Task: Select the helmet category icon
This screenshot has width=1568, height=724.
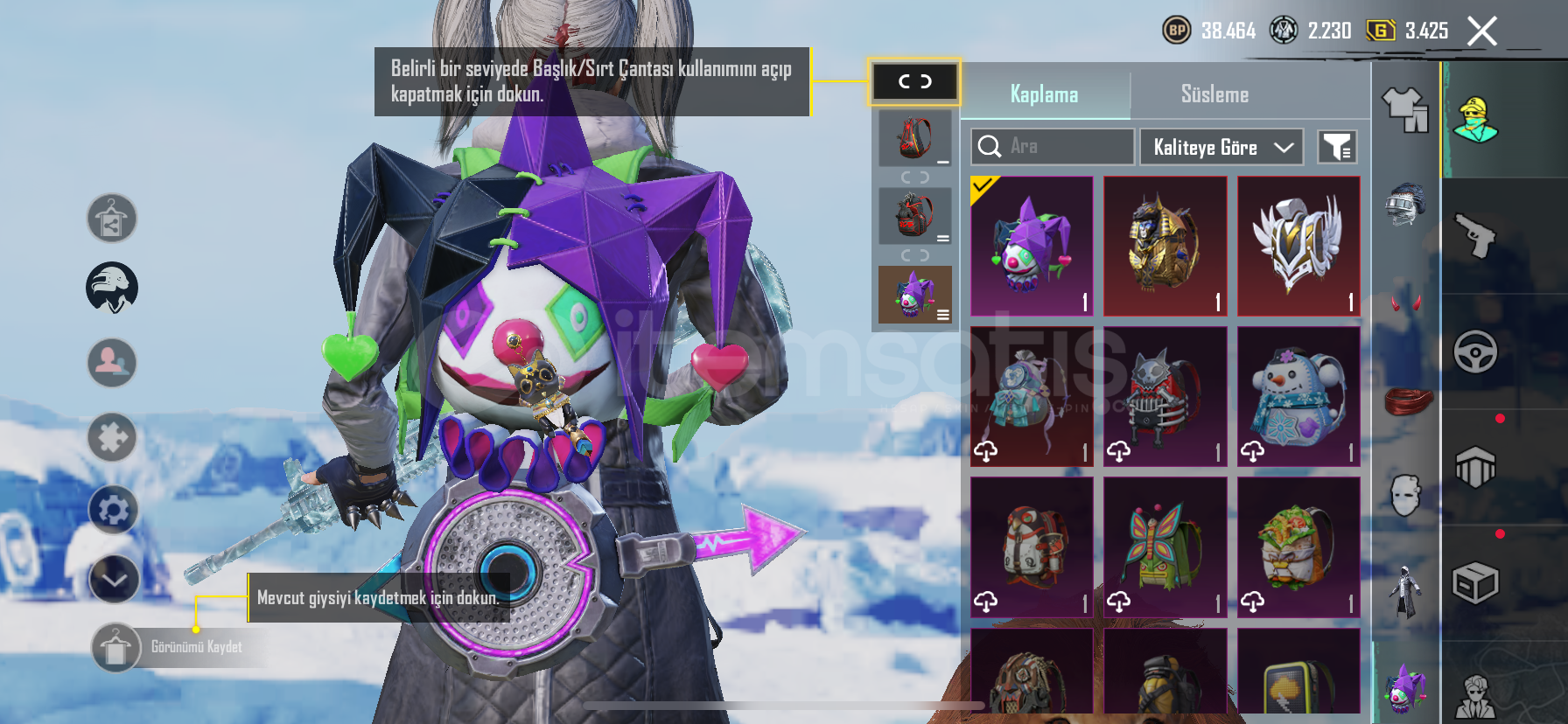Action: point(1405,205)
